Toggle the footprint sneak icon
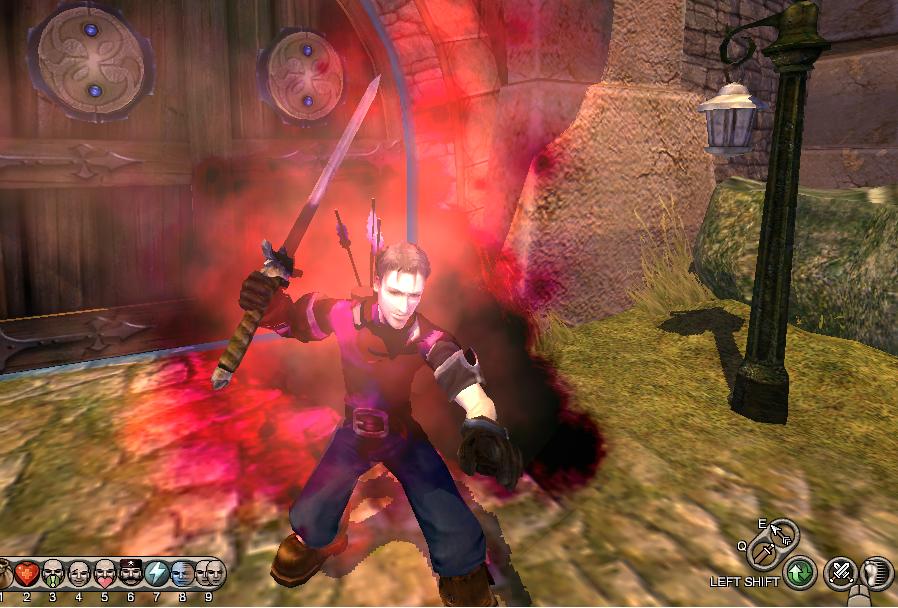This screenshot has width=898, height=608. (876, 573)
